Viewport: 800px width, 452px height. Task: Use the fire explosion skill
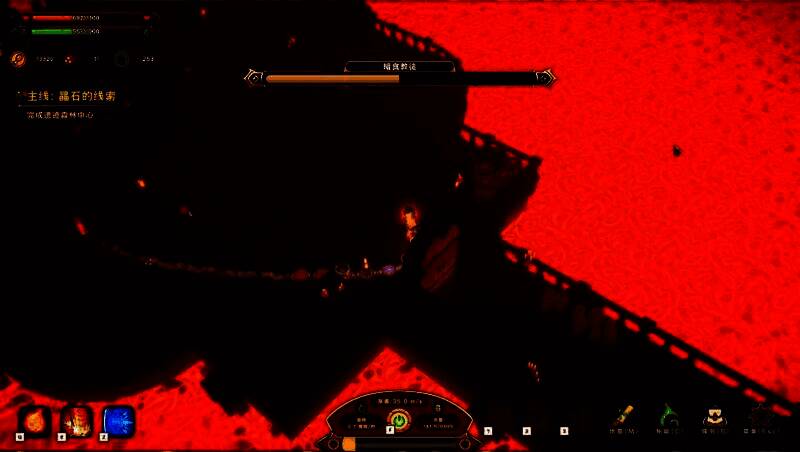coord(76,421)
